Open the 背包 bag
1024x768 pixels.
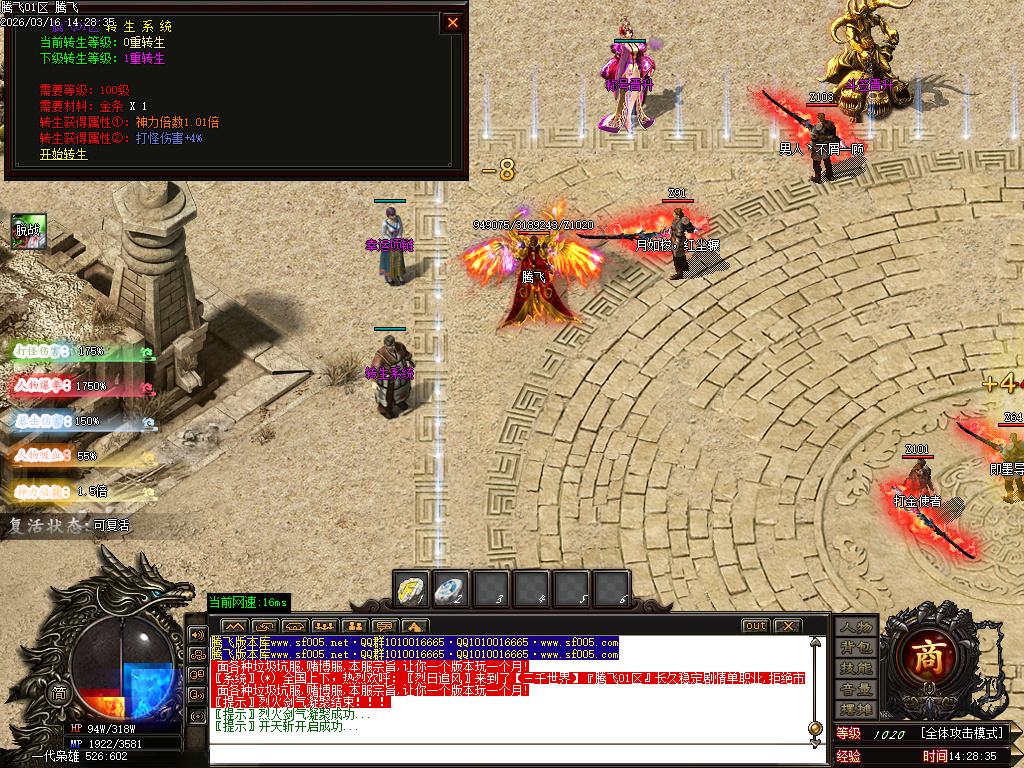(856, 648)
